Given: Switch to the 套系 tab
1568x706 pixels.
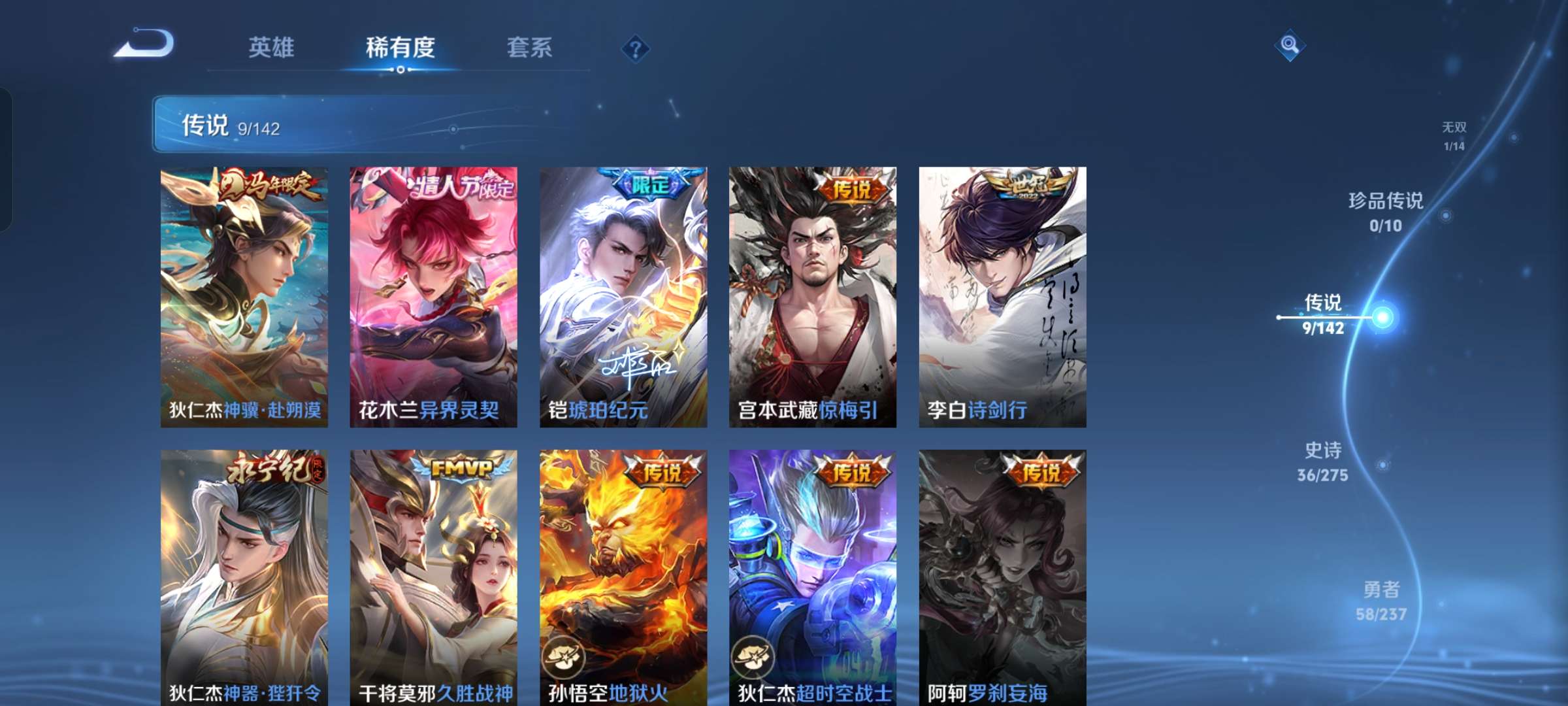Looking at the screenshot, I should coord(529,47).
